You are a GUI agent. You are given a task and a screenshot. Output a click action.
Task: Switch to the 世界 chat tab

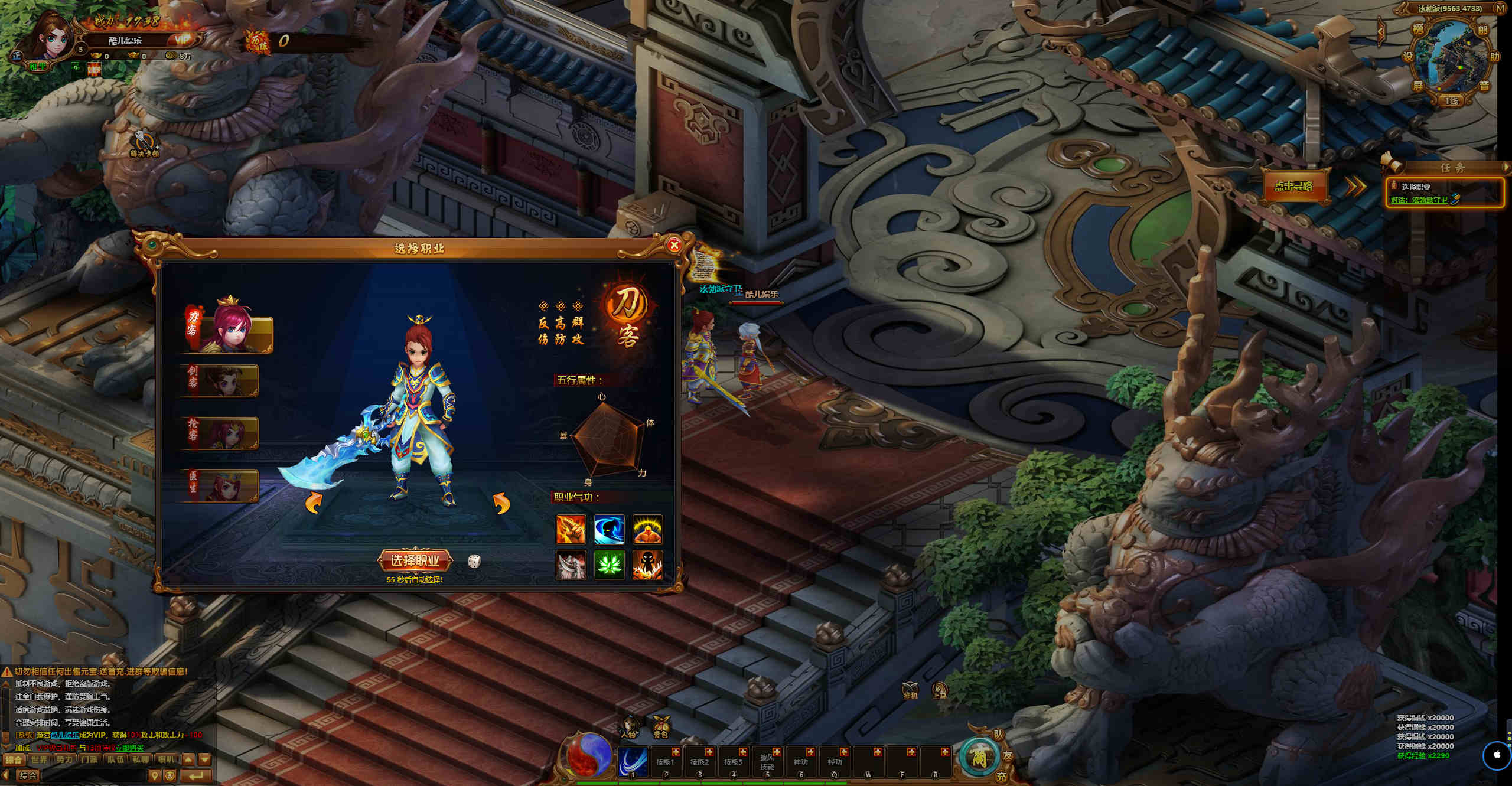(39, 759)
